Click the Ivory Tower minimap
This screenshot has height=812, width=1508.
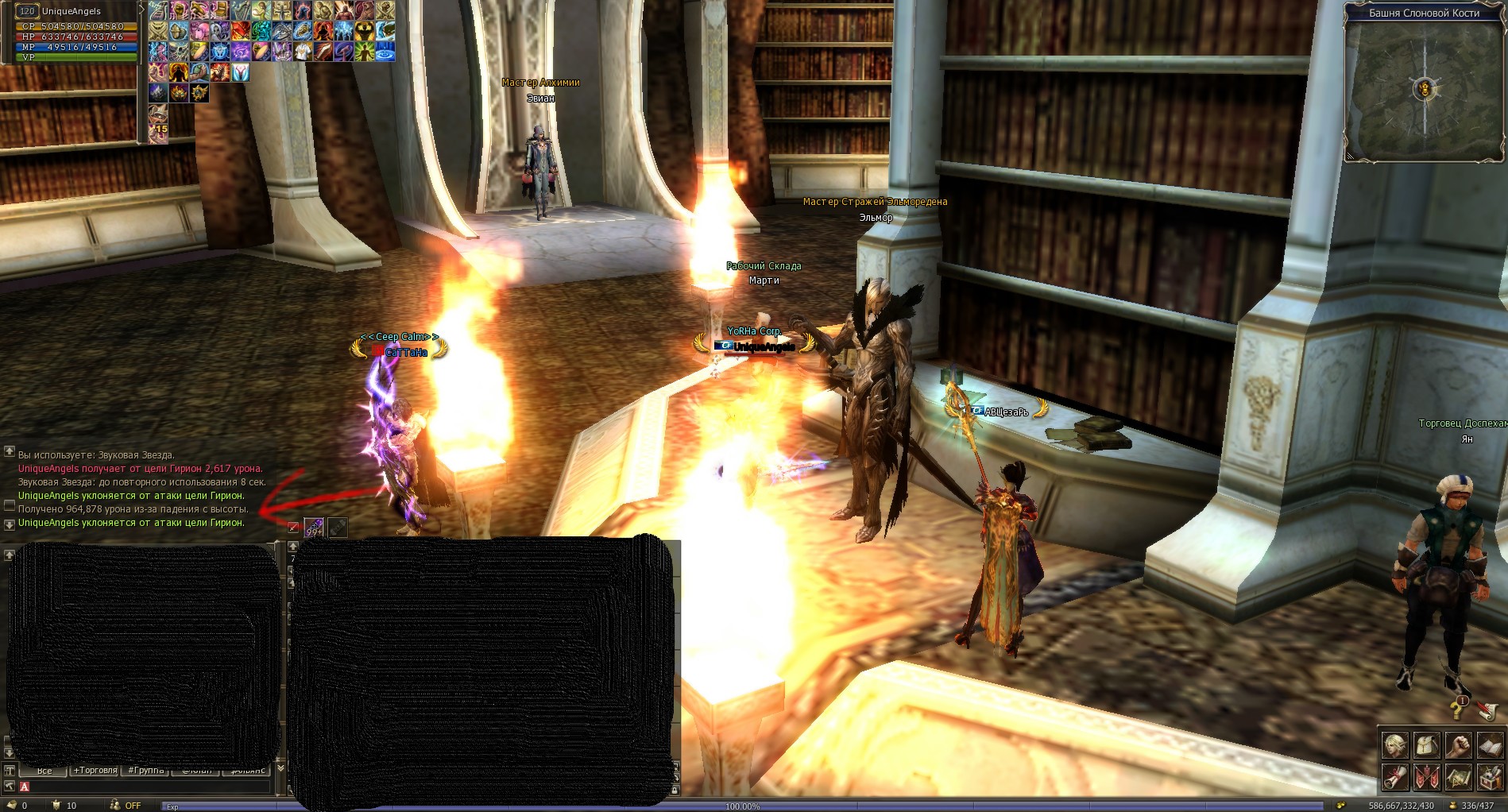click(x=1424, y=89)
